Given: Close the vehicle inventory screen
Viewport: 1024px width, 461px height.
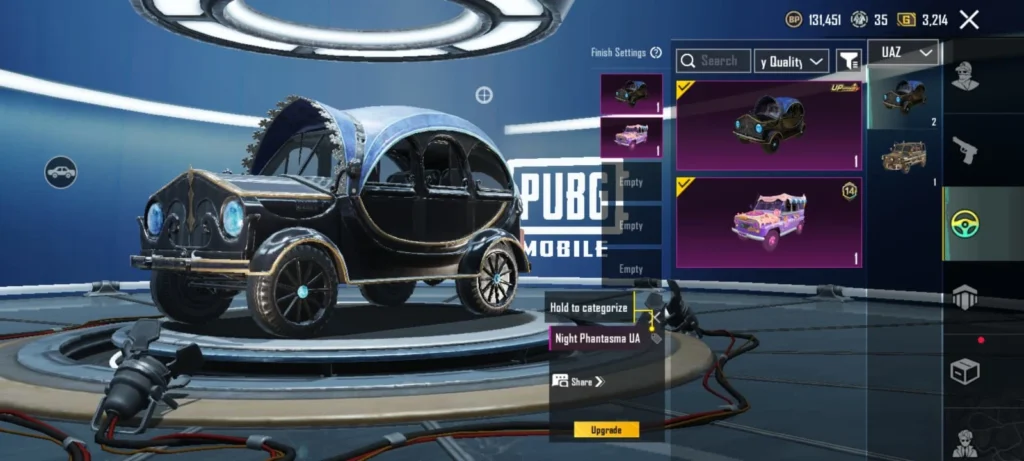Looking at the screenshot, I should (969, 19).
